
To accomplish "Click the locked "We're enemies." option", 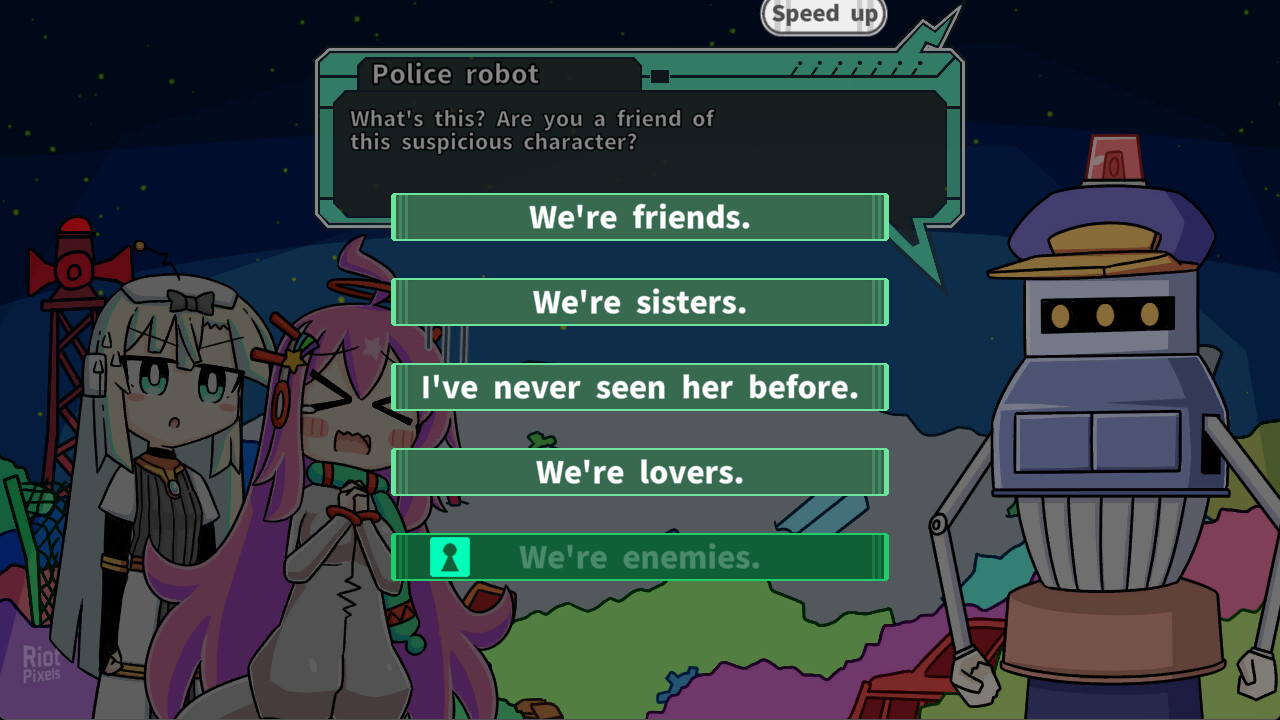I will click(x=640, y=557).
